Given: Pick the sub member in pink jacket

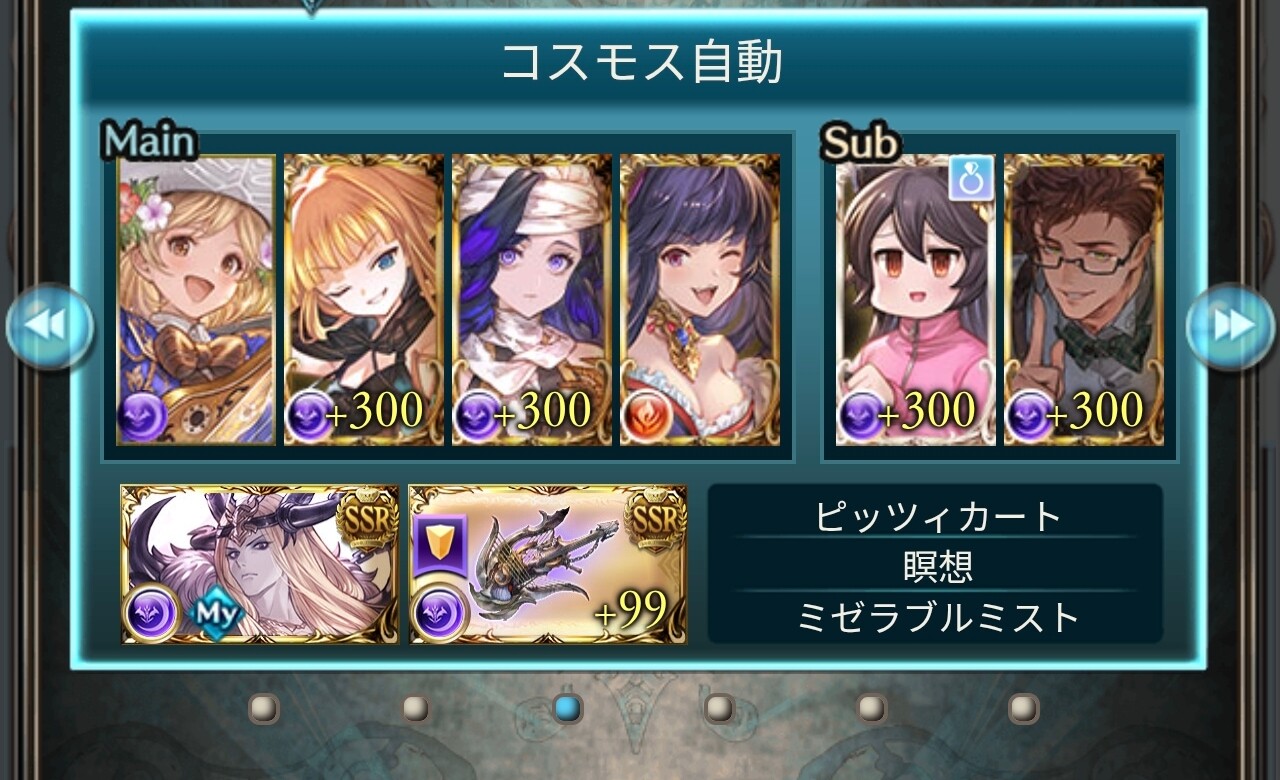Looking at the screenshot, I should pos(915,299).
